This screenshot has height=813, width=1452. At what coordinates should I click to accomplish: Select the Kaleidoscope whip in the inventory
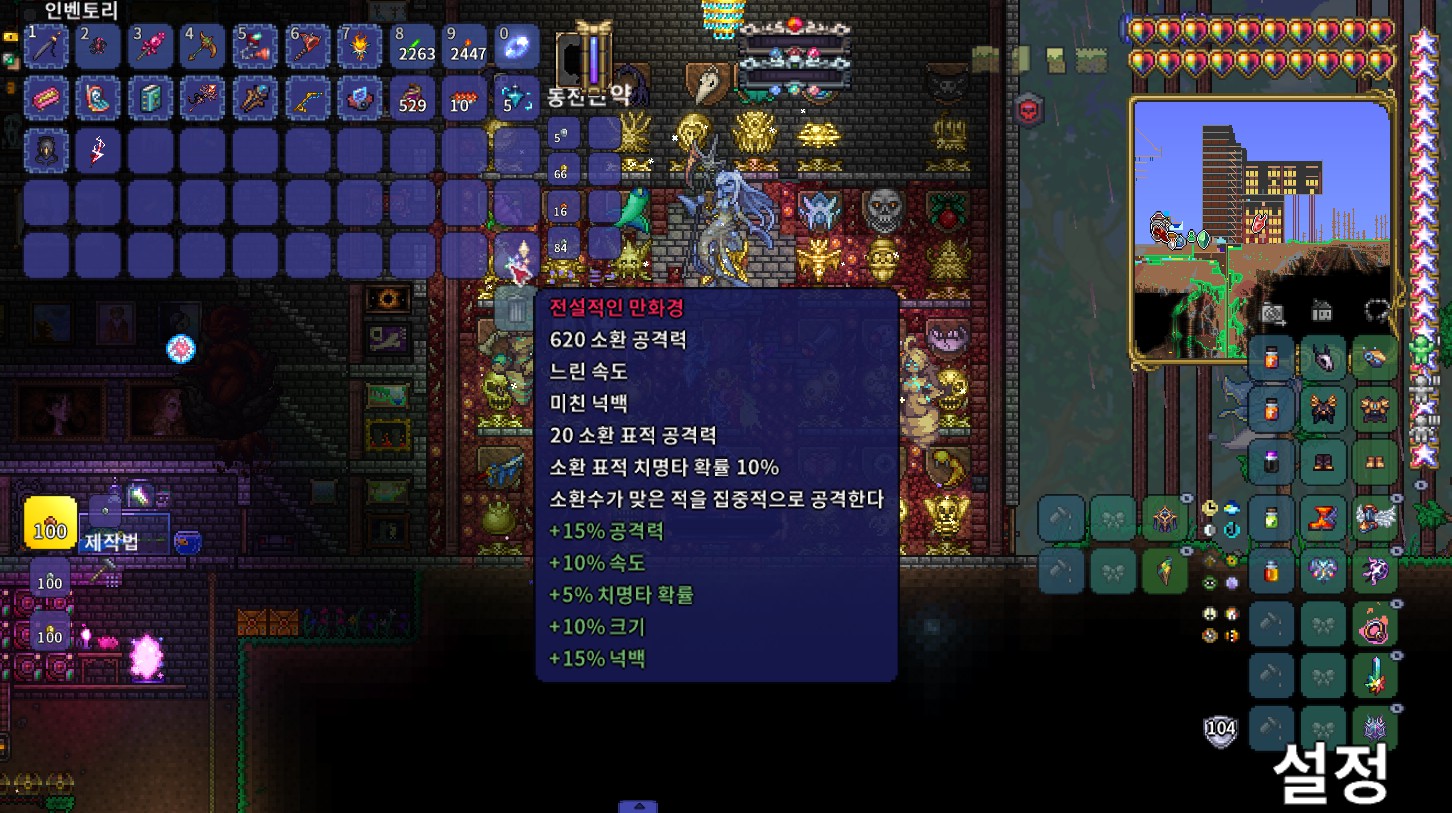[515, 257]
